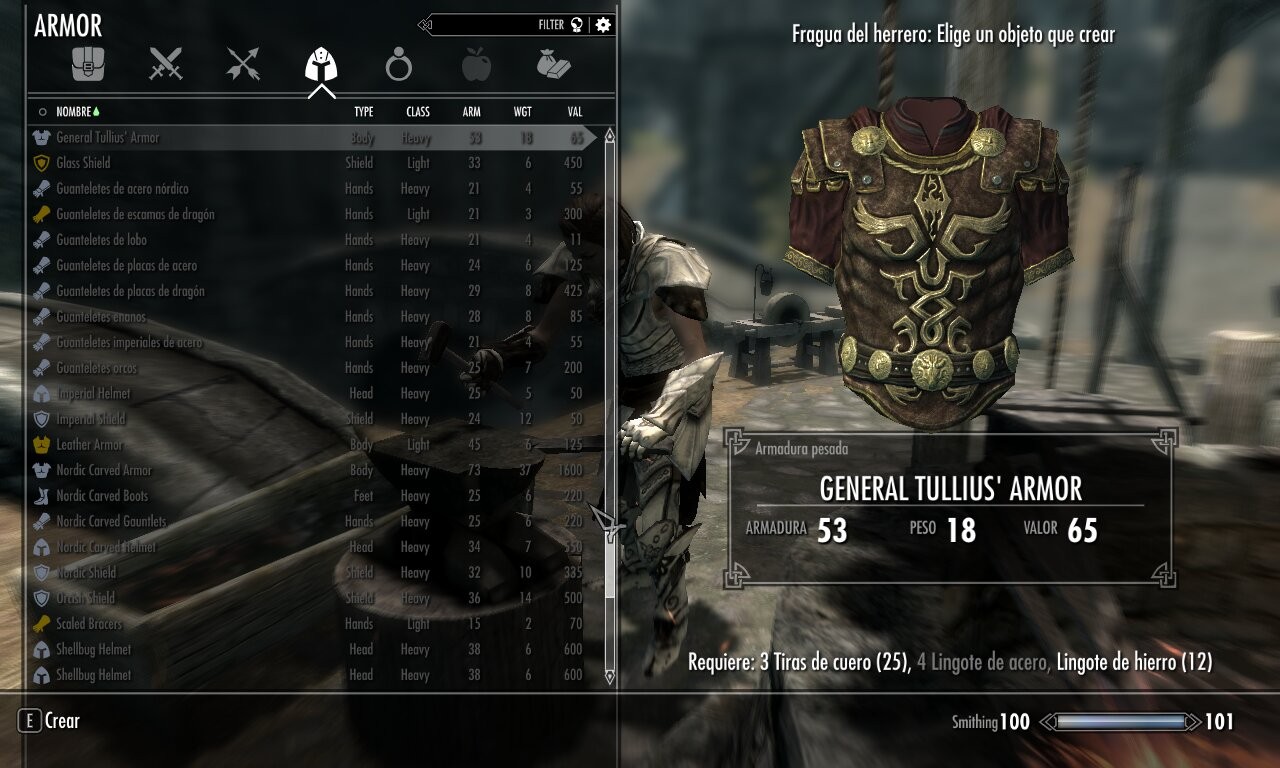This screenshot has width=1280, height=768.
Task: Sort items by ARM column header
Action: [471, 112]
